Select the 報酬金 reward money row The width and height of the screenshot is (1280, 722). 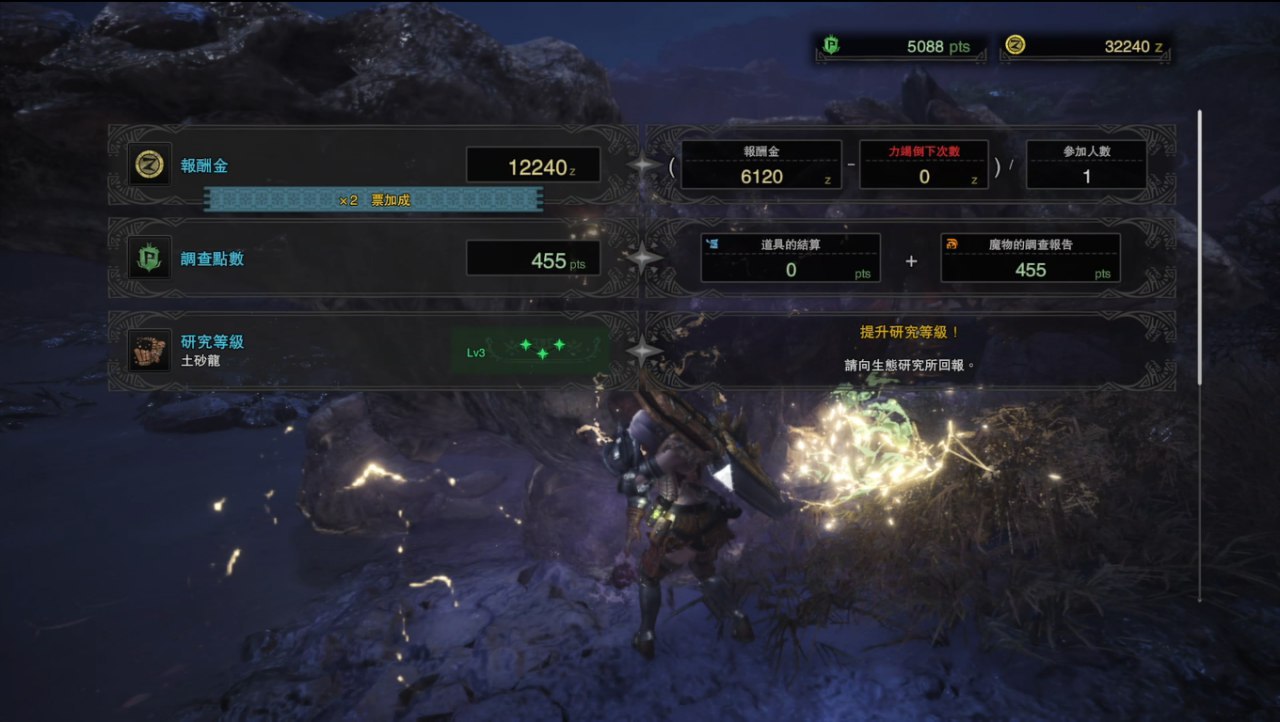coord(370,166)
